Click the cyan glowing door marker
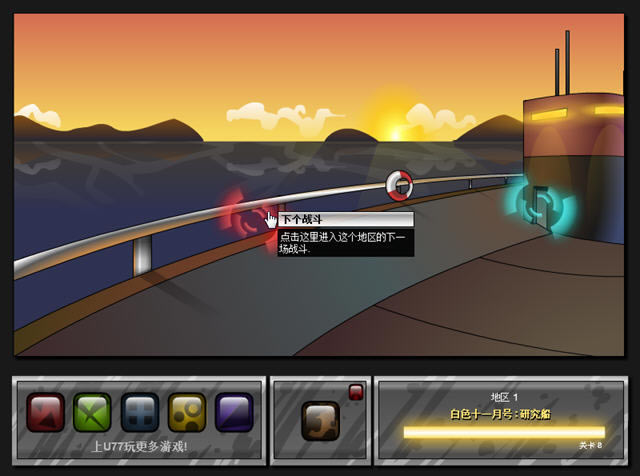Image resolution: width=640 pixels, height=476 pixels. coord(540,203)
